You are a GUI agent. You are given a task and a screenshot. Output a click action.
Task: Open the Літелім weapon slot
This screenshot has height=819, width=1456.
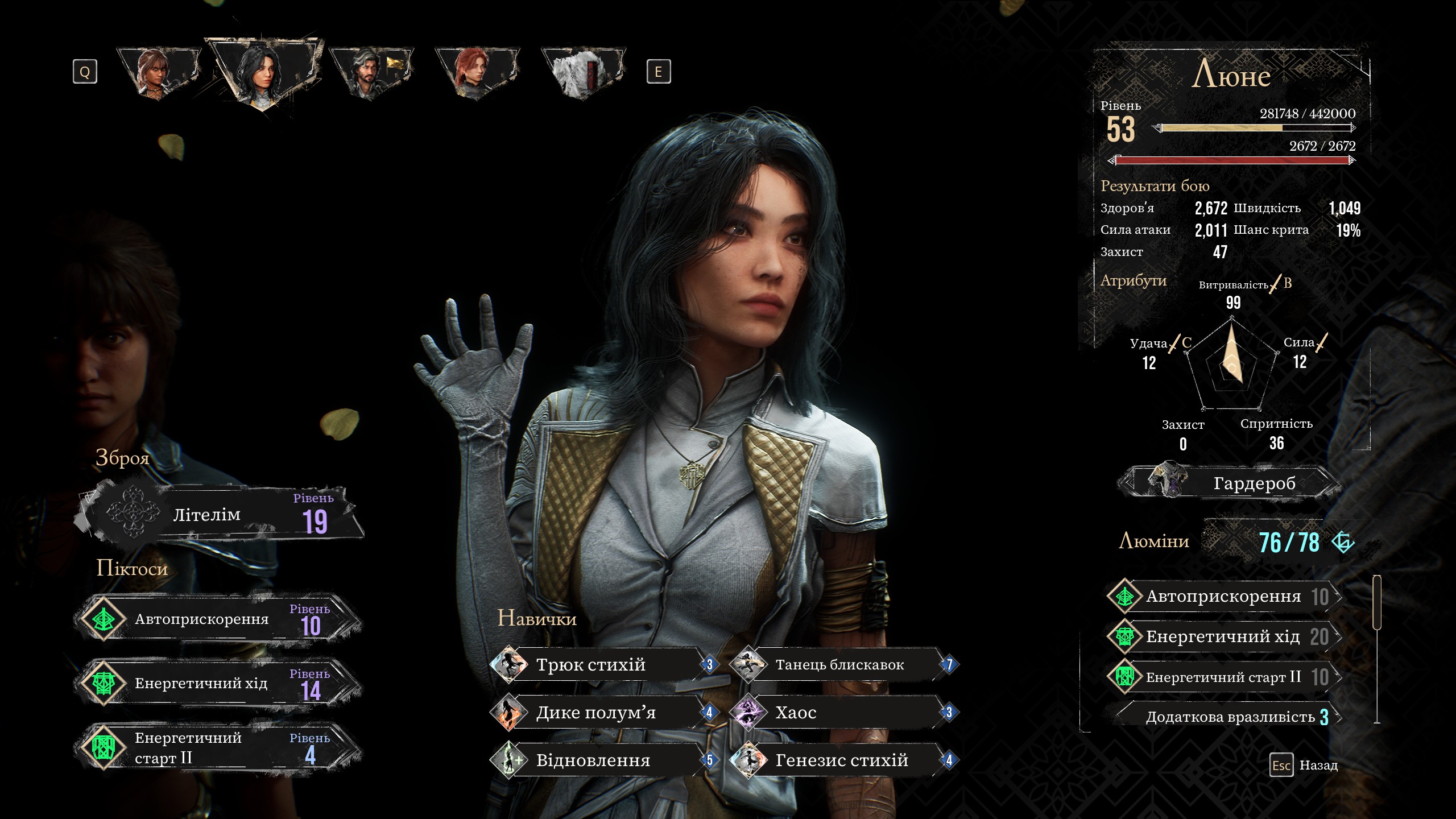tap(219, 514)
